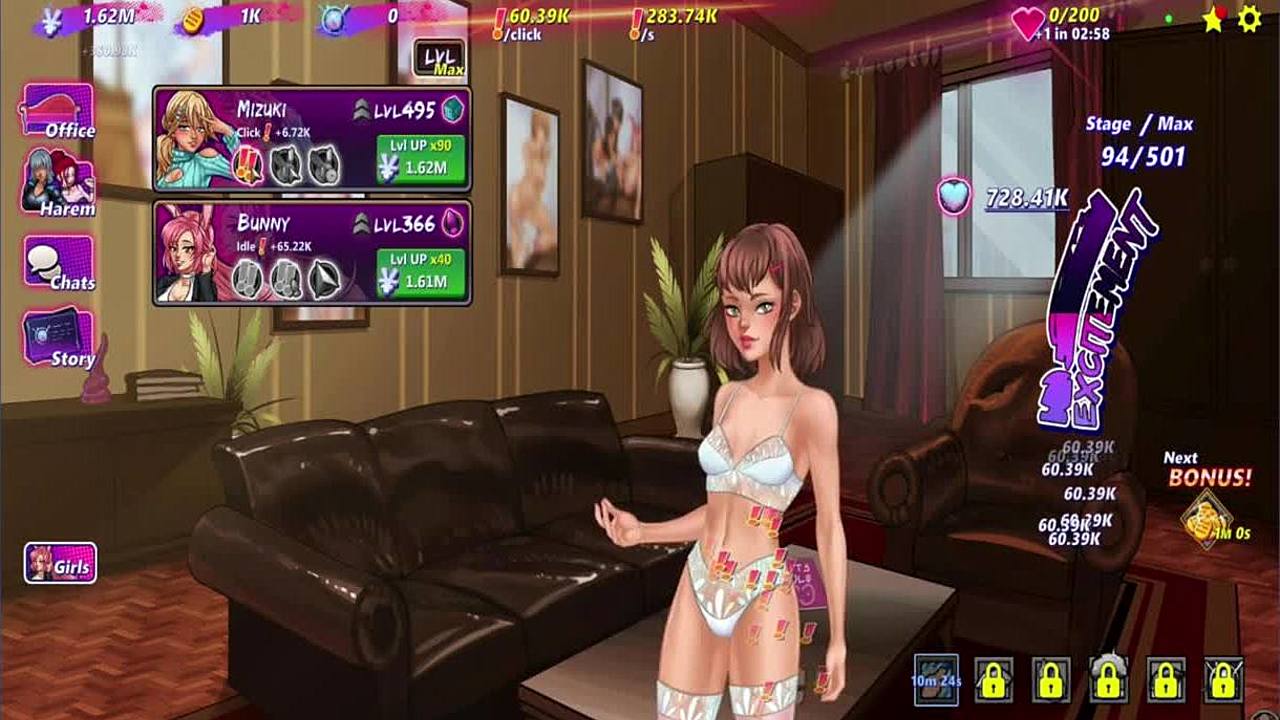Open the Story menu
Screen dimensions: 1280x720
point(59,338)
